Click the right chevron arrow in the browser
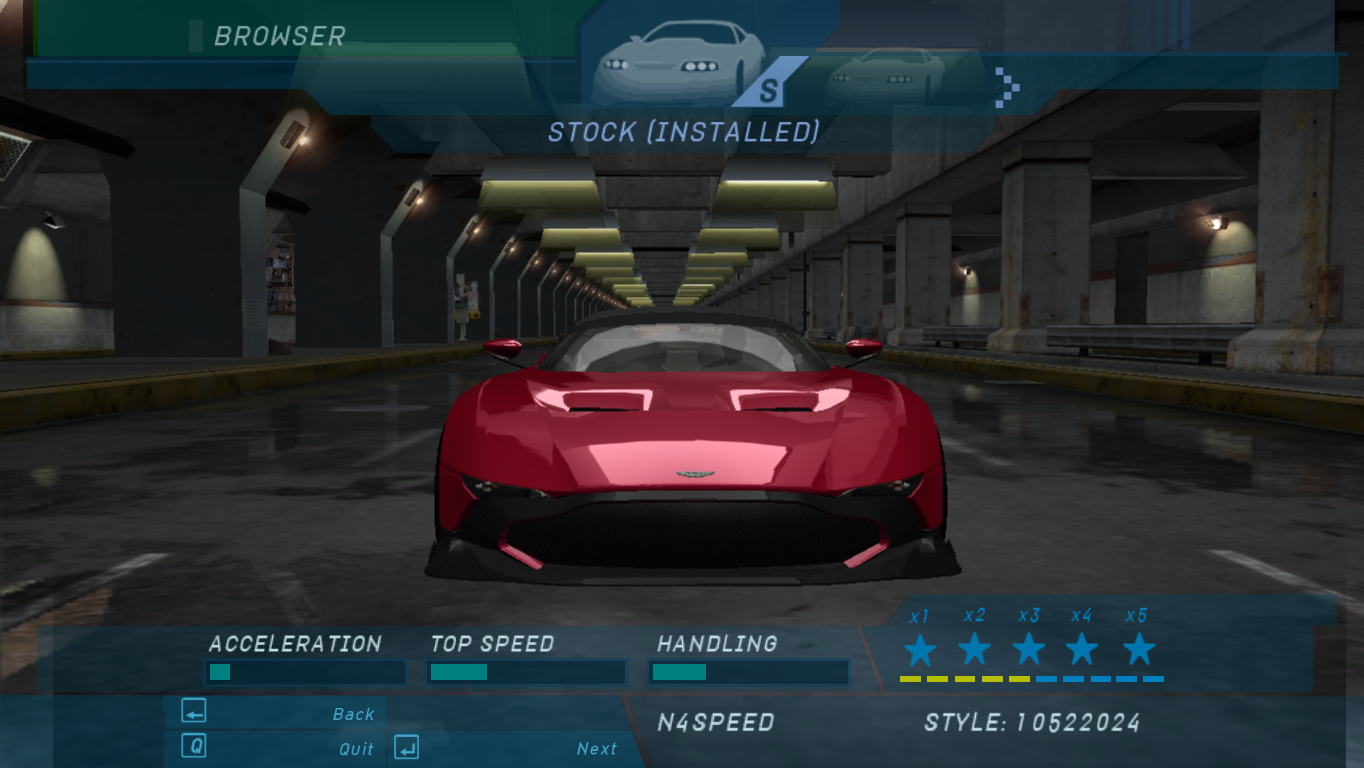 [1008, 87]
